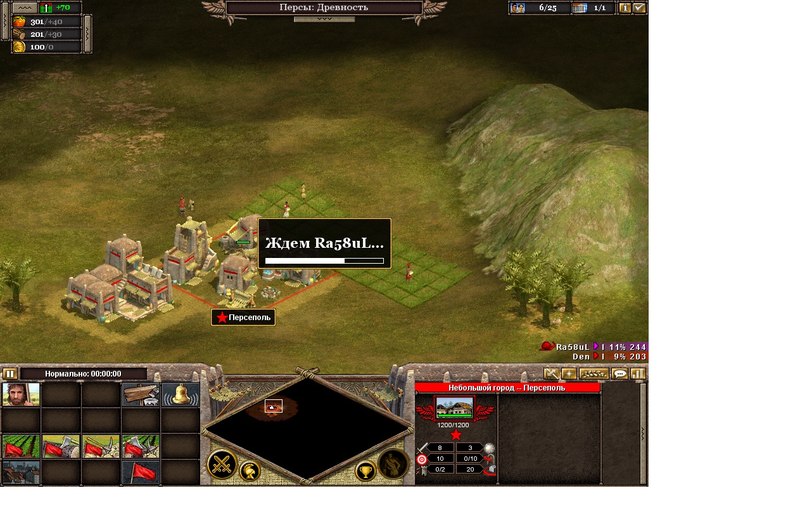807x528 pixels.
Task: Open the crossed swords button beside minimap
Action: pyautogui.click(x=222, y=465)
